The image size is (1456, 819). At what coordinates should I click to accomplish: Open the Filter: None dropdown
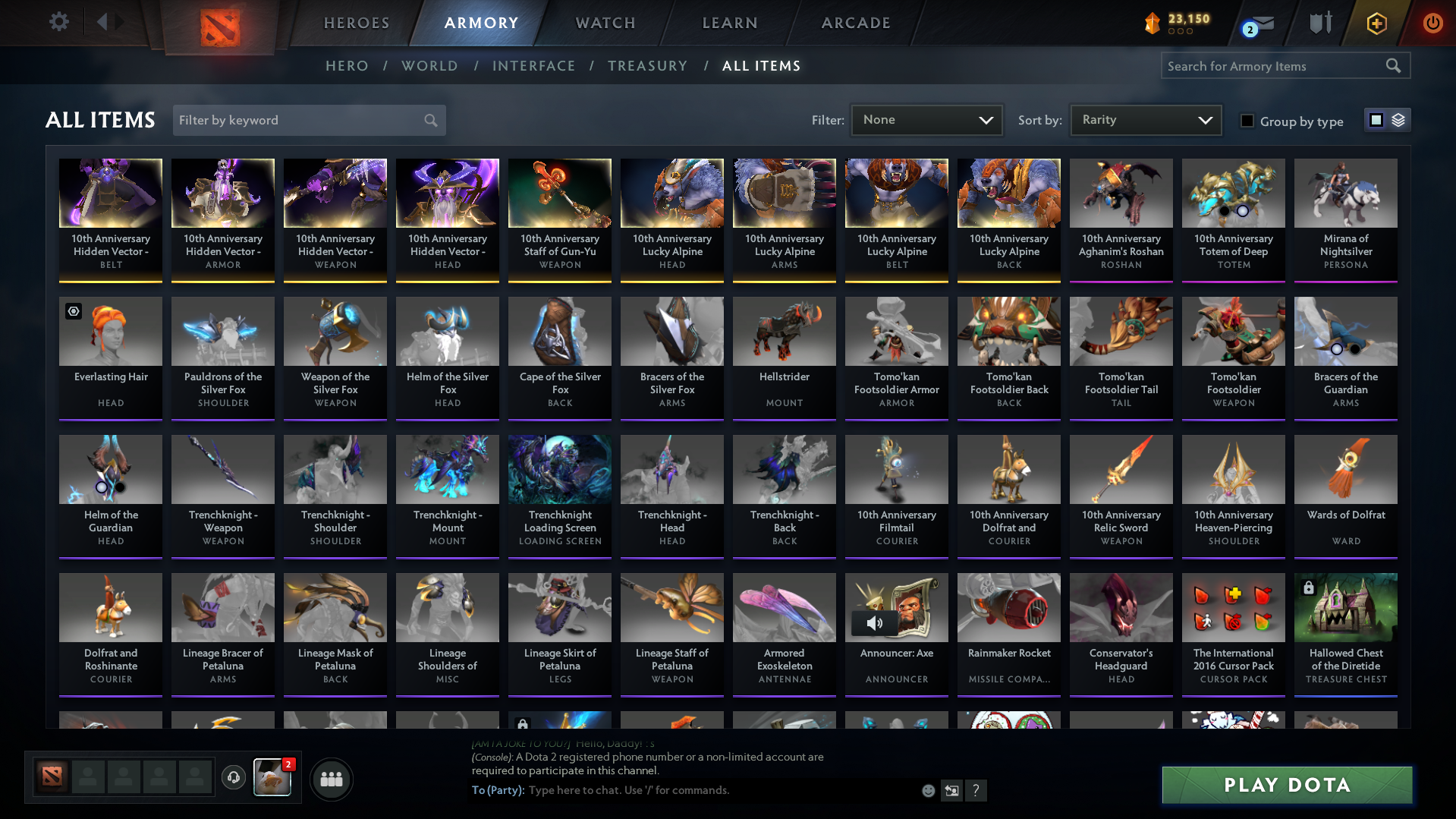pos(926,119)
